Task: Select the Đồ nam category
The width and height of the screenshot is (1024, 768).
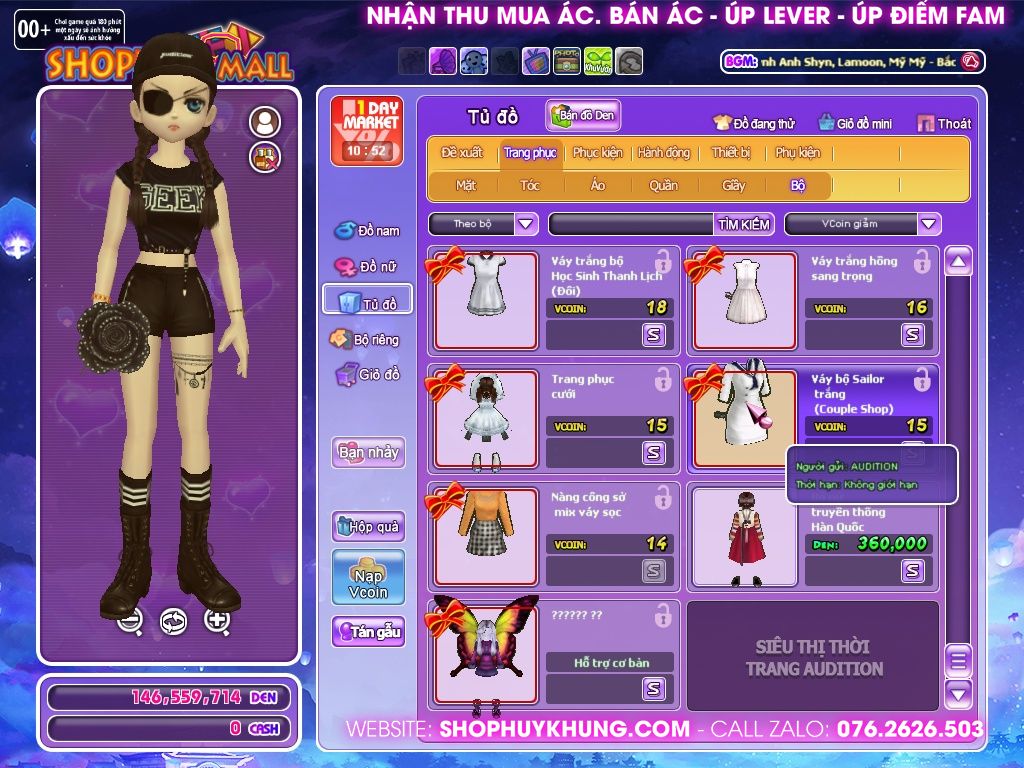Action: tap(367, 231)
